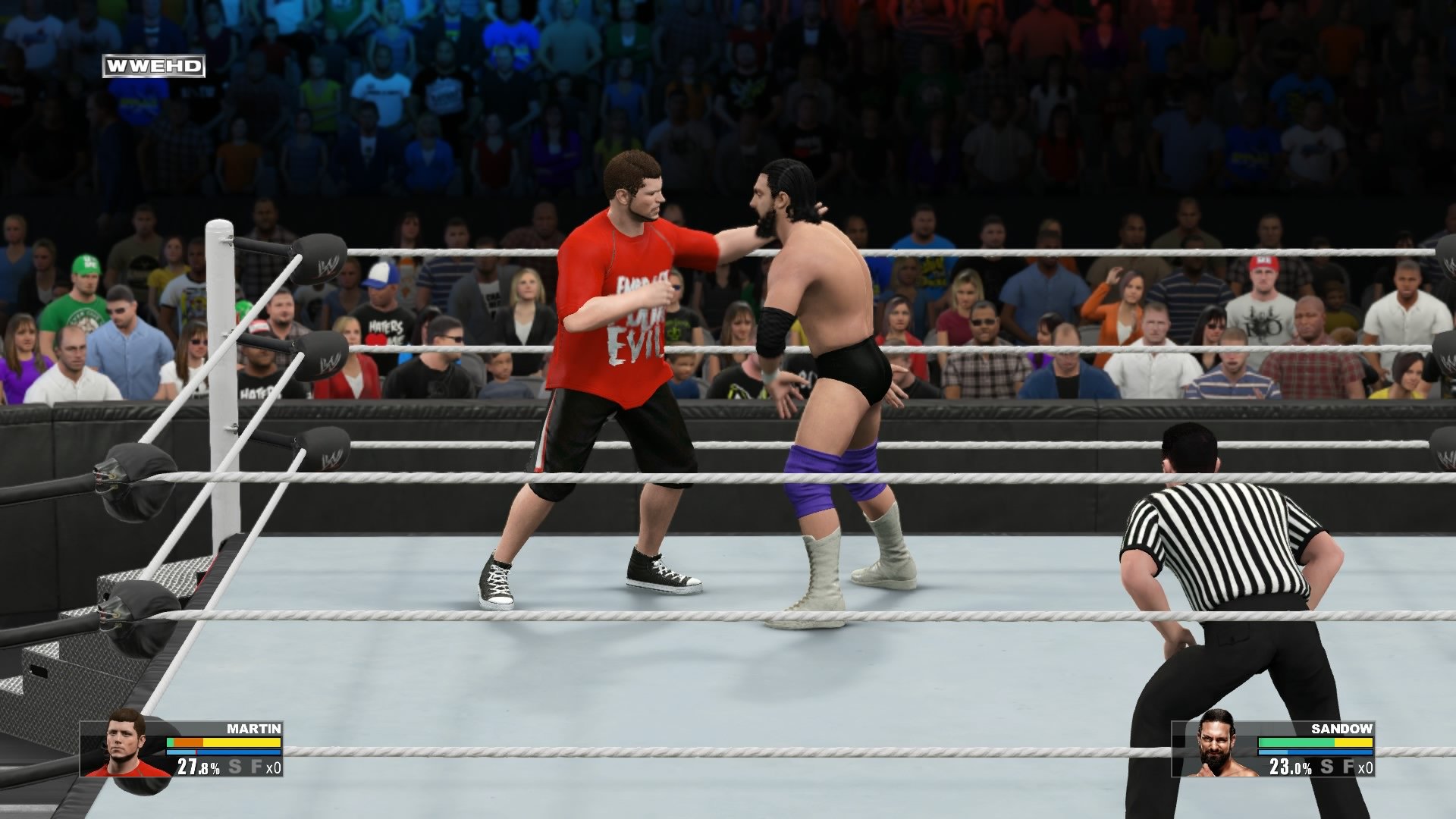This screenshot has height=819, width=1456.
Task: Click Martin's 27.8% damage readout
Action: tap(197, 766)
